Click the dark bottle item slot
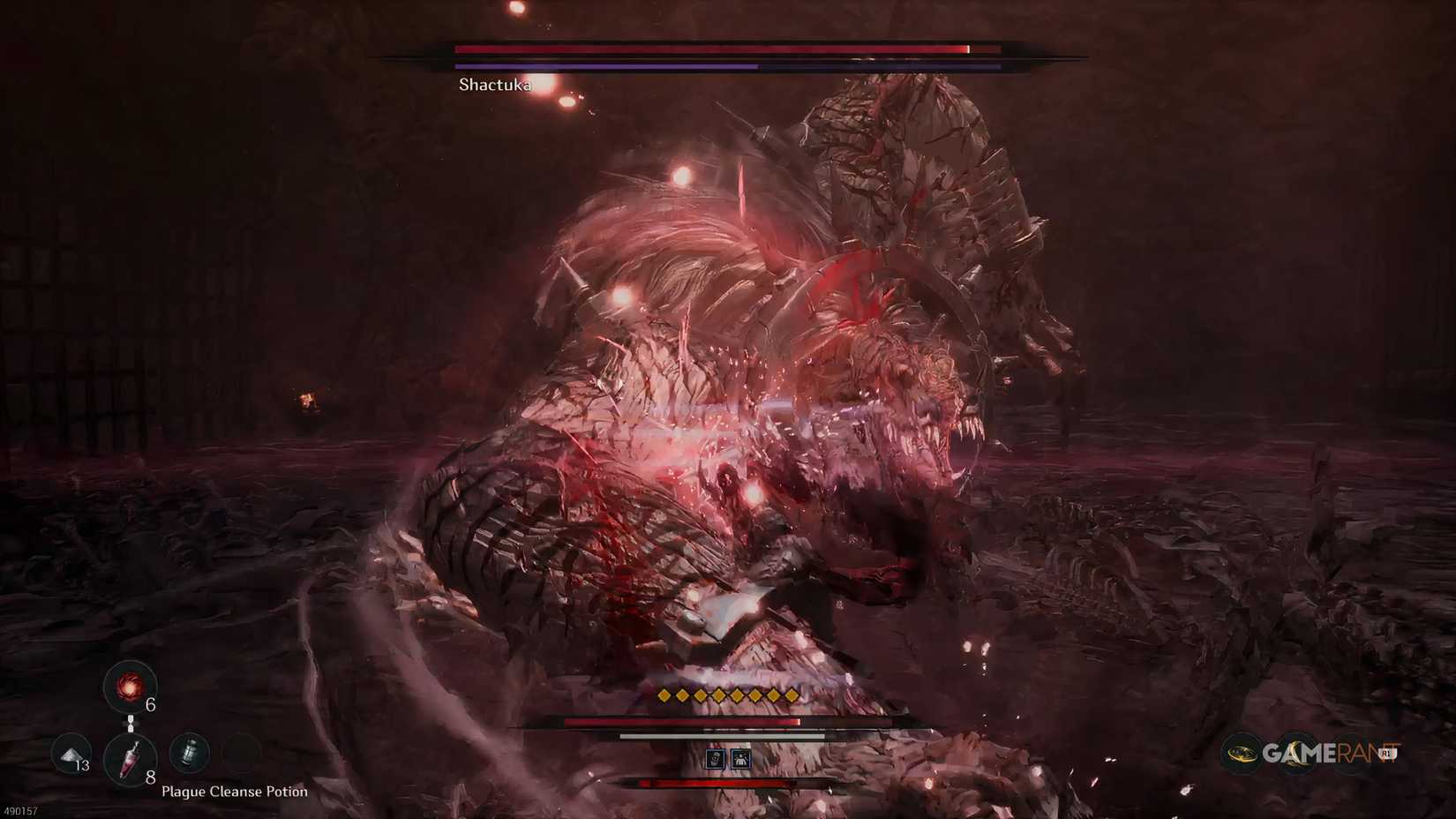 point(191,754)
